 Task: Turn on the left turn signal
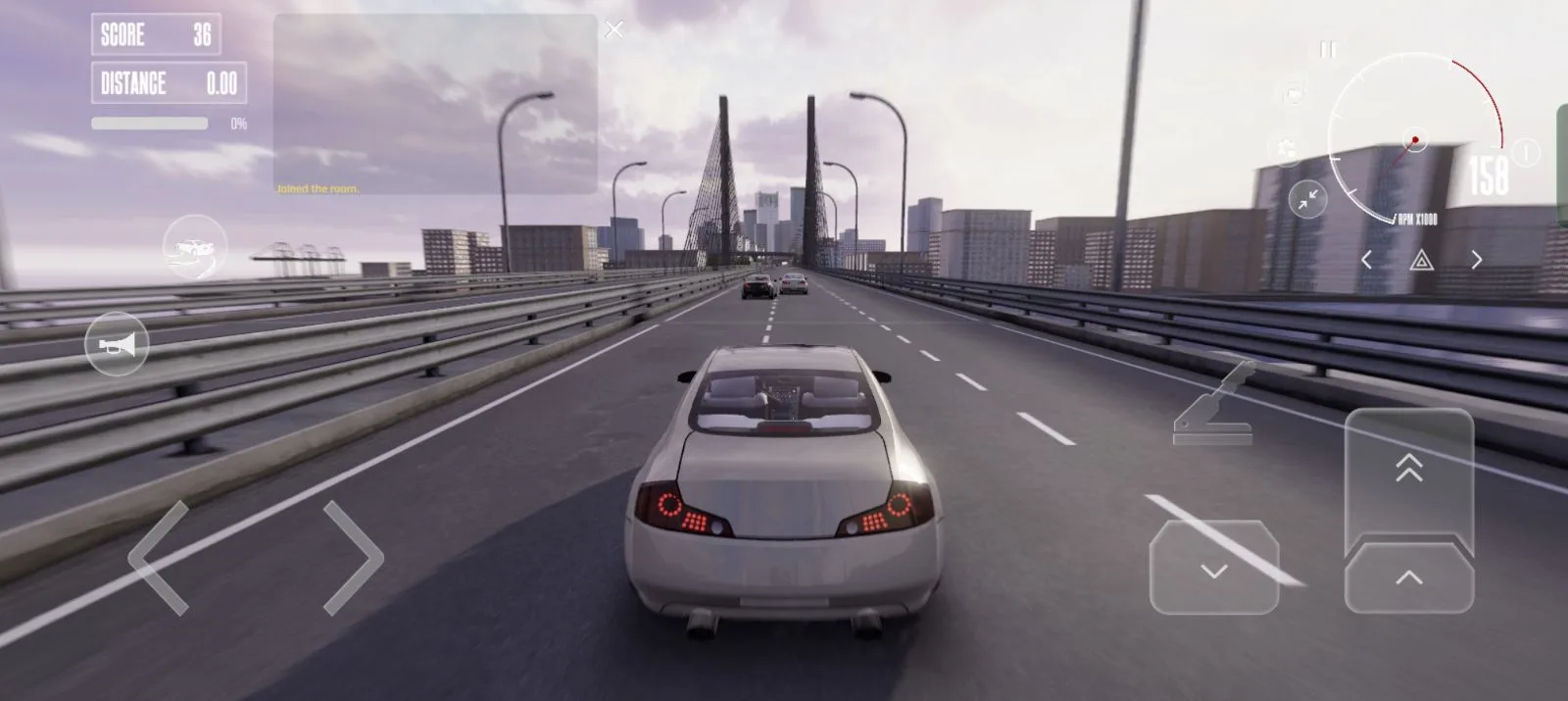point(1367,260)
